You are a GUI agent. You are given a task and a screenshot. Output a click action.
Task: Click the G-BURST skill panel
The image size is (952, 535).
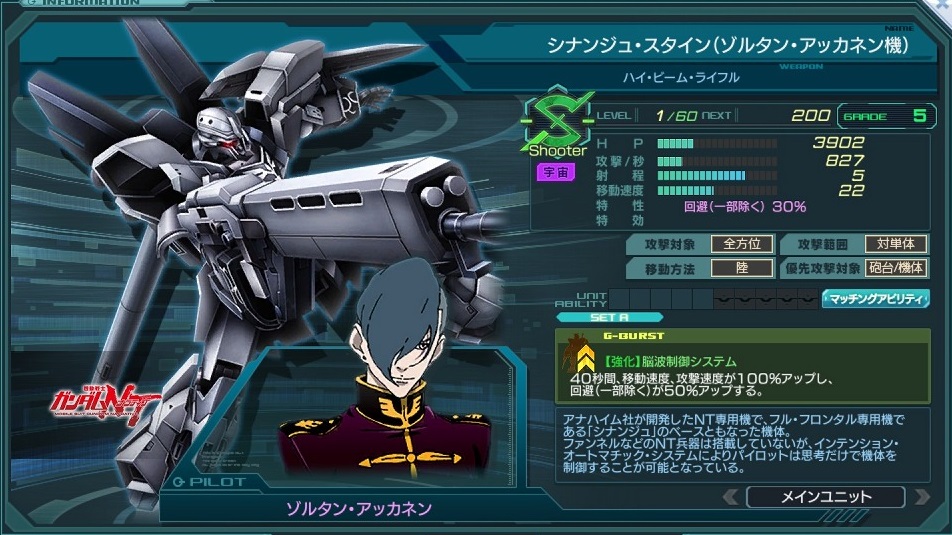741,364
